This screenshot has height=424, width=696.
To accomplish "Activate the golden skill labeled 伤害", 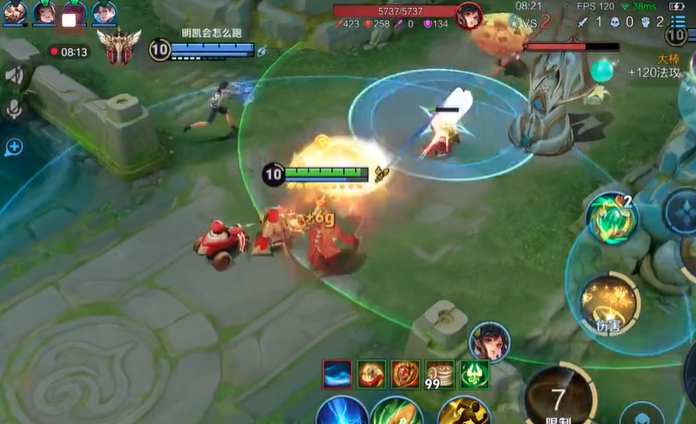I will tap(609, 300).
